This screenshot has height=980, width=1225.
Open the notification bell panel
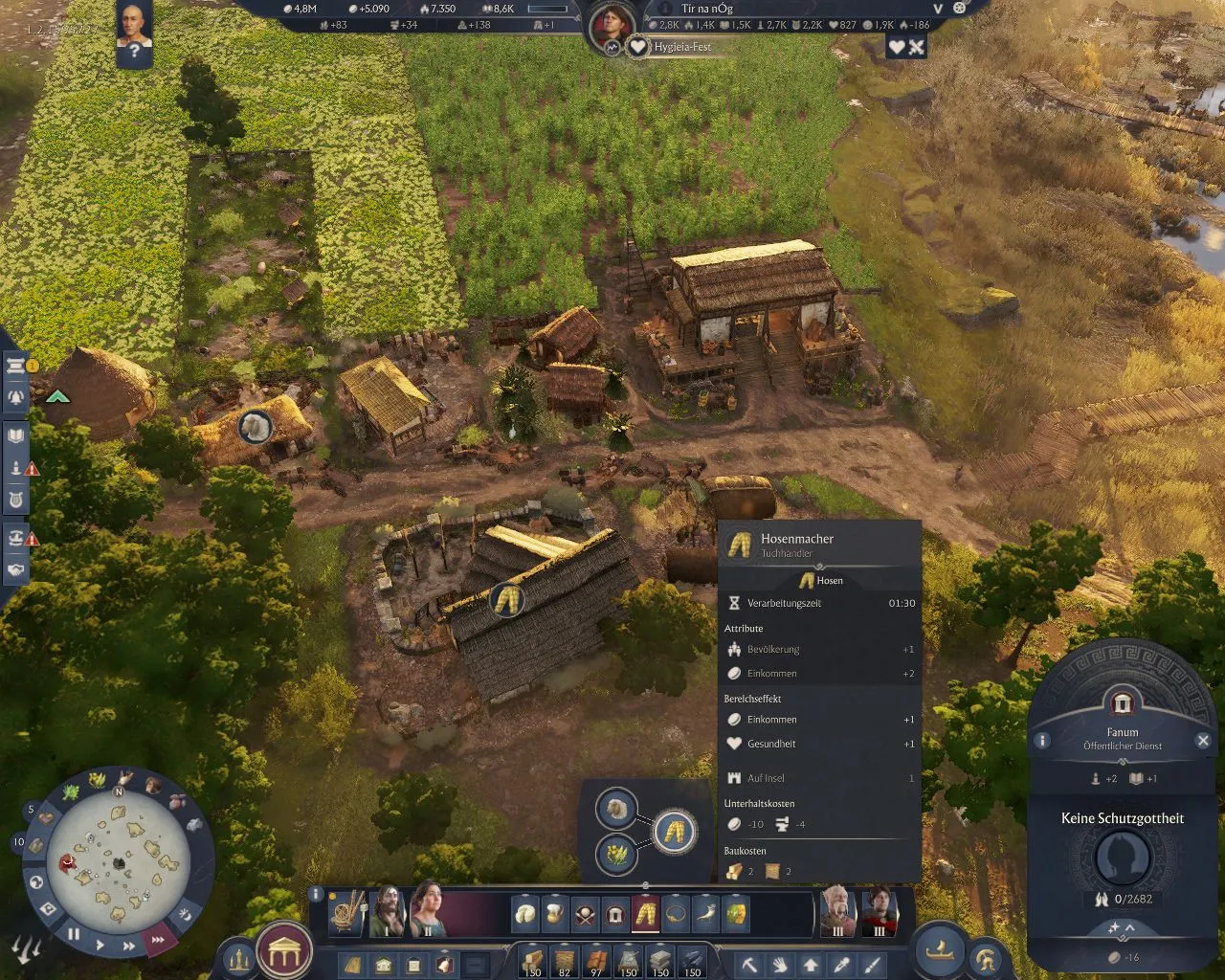pos(16,396)
